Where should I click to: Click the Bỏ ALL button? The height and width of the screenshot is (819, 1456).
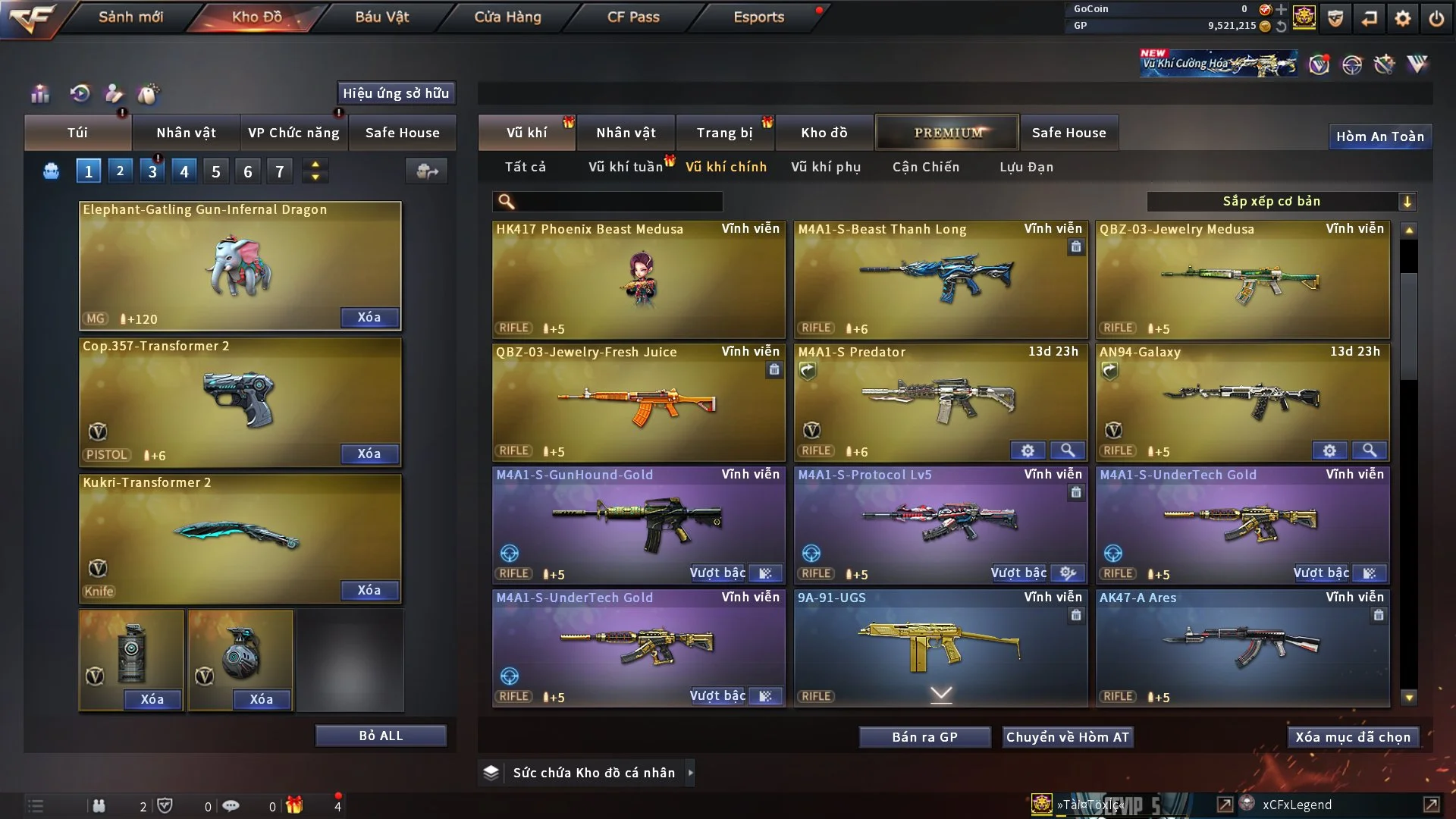coord(381,736)
